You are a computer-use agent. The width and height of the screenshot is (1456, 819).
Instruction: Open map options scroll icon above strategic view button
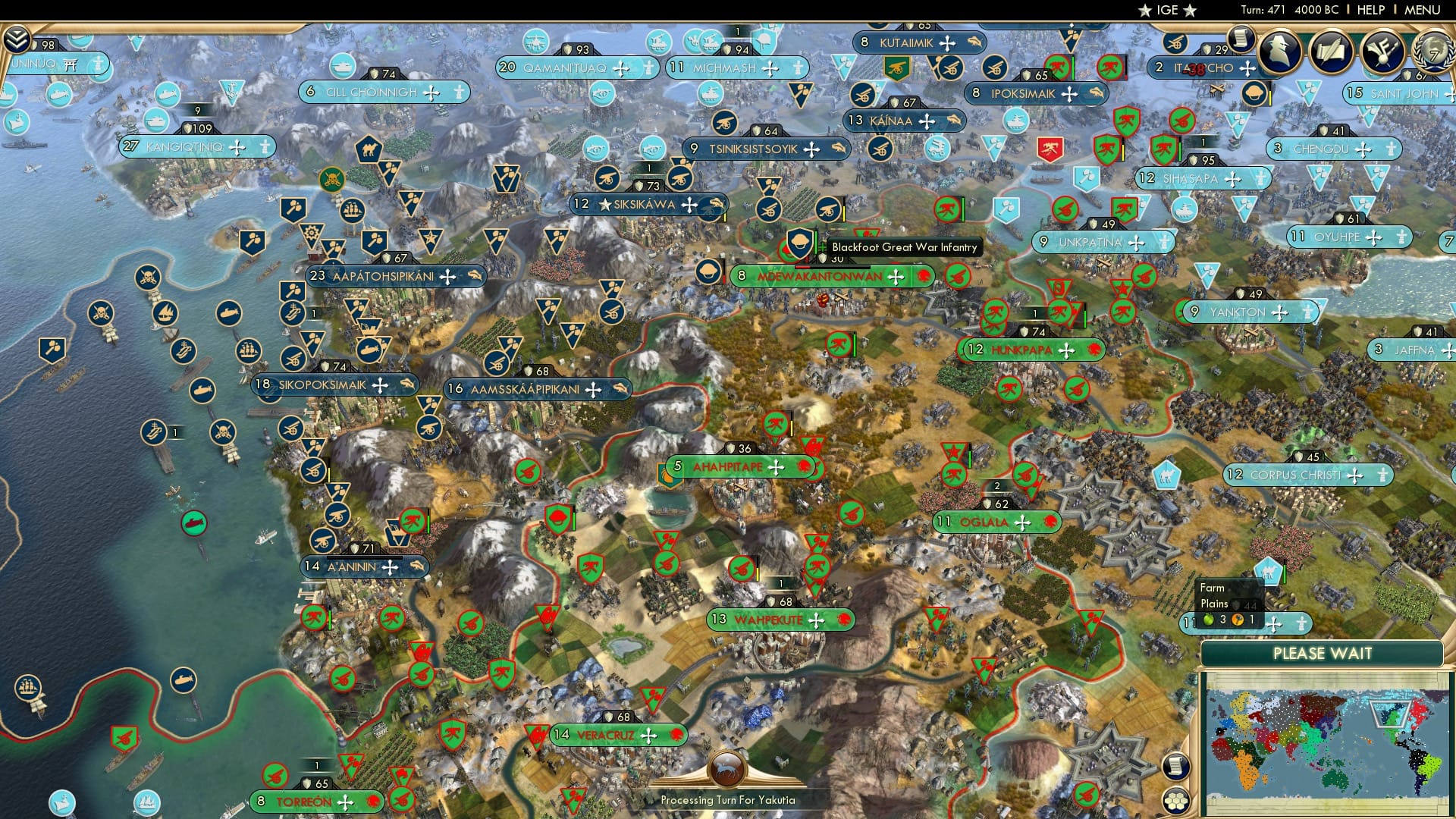[x=1175, y=766]
